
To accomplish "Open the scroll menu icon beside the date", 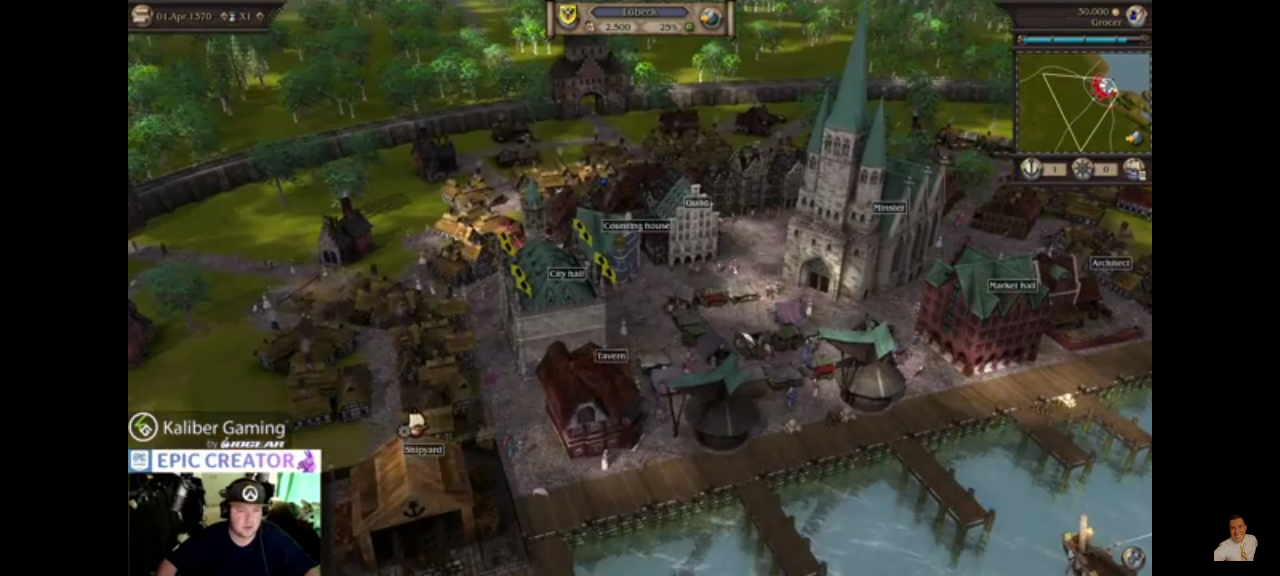I will click(x=141, y=15).
